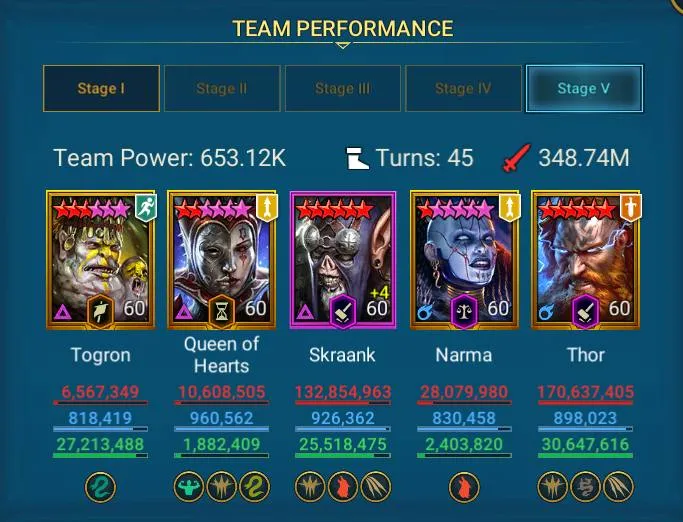This screenshot has width=683, height=522.
Task: Inspect the red flame icon under Narma
Action: (463, 487)
